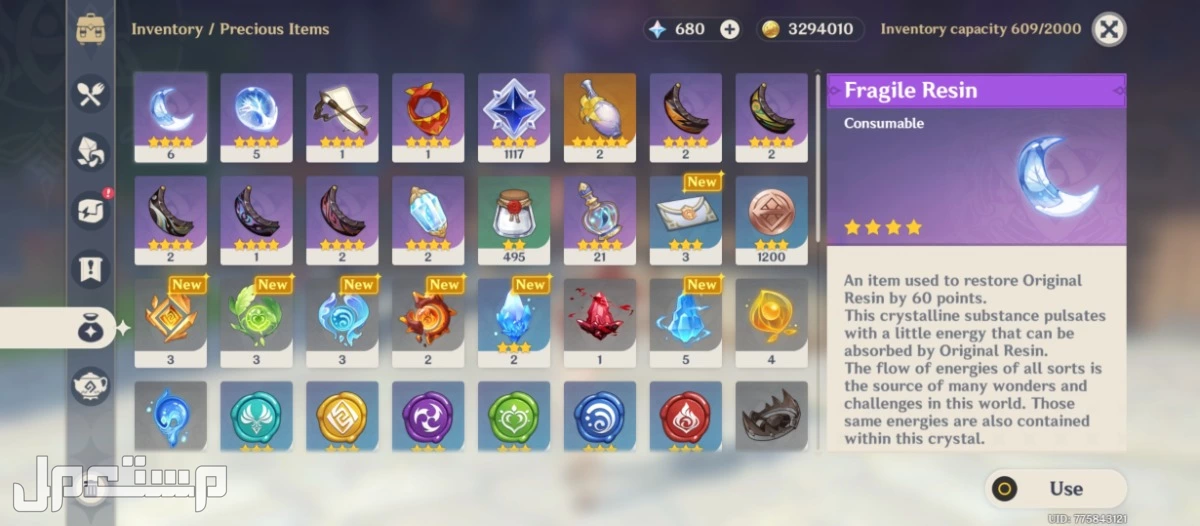Add more Primogems with the plus button
The height and width of the screenshot is (526, 1200).
coord(730,29)
